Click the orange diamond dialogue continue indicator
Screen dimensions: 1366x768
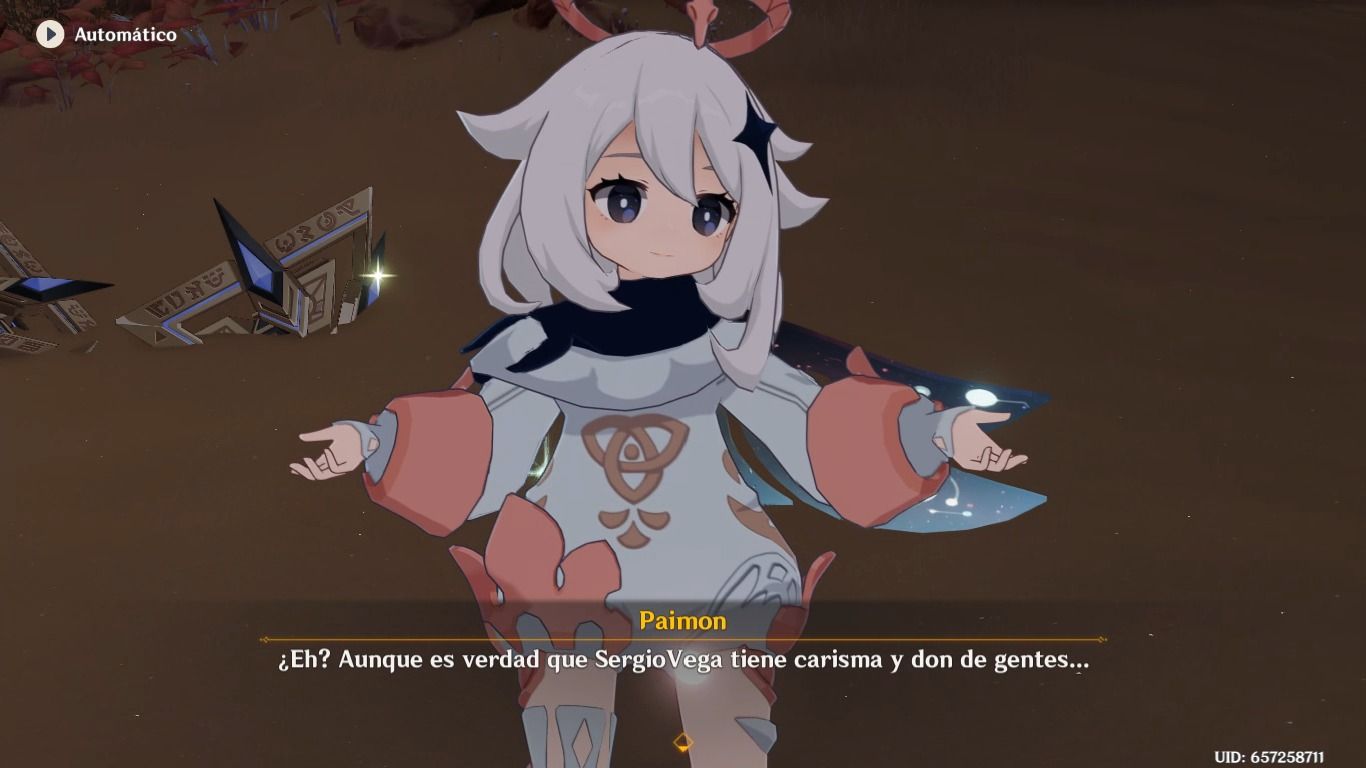coord(683,742)
